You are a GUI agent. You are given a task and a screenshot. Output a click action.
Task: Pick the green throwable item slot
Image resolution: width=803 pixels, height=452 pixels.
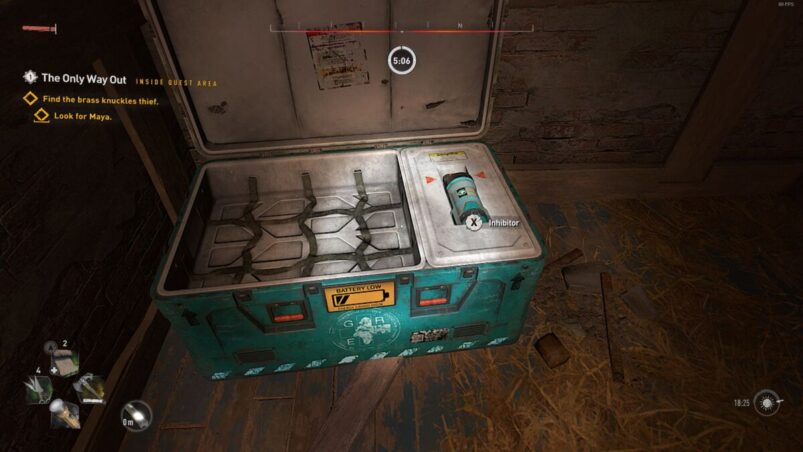pos(36,390)
